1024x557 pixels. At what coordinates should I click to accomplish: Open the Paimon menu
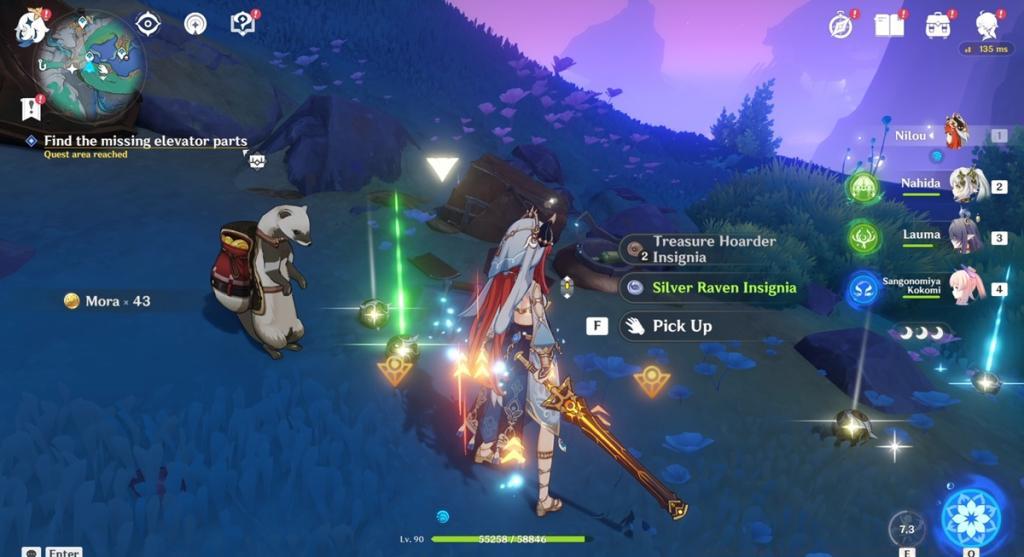click(31, 27)
